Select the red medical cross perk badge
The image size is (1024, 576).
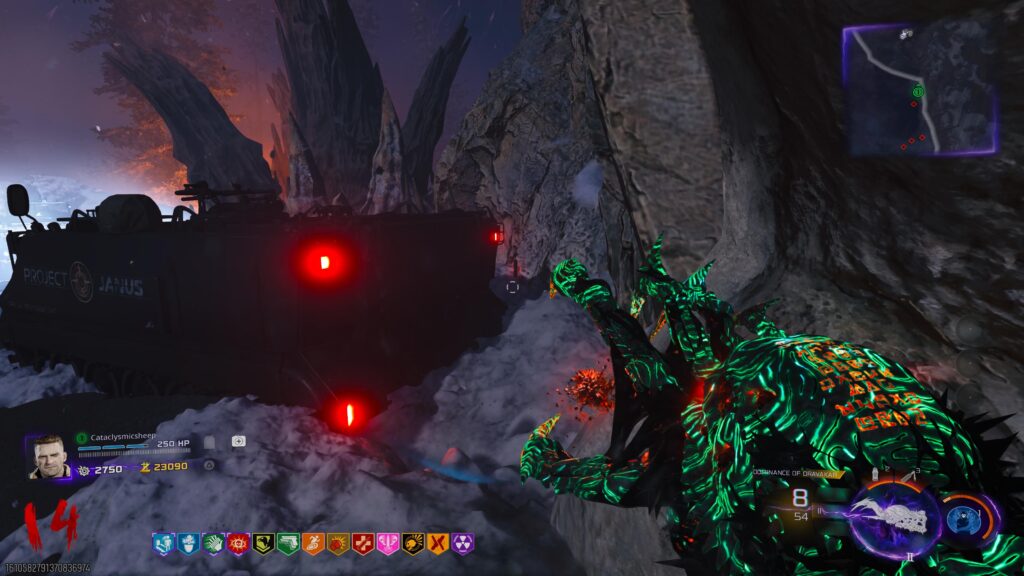tap(362, 544)
